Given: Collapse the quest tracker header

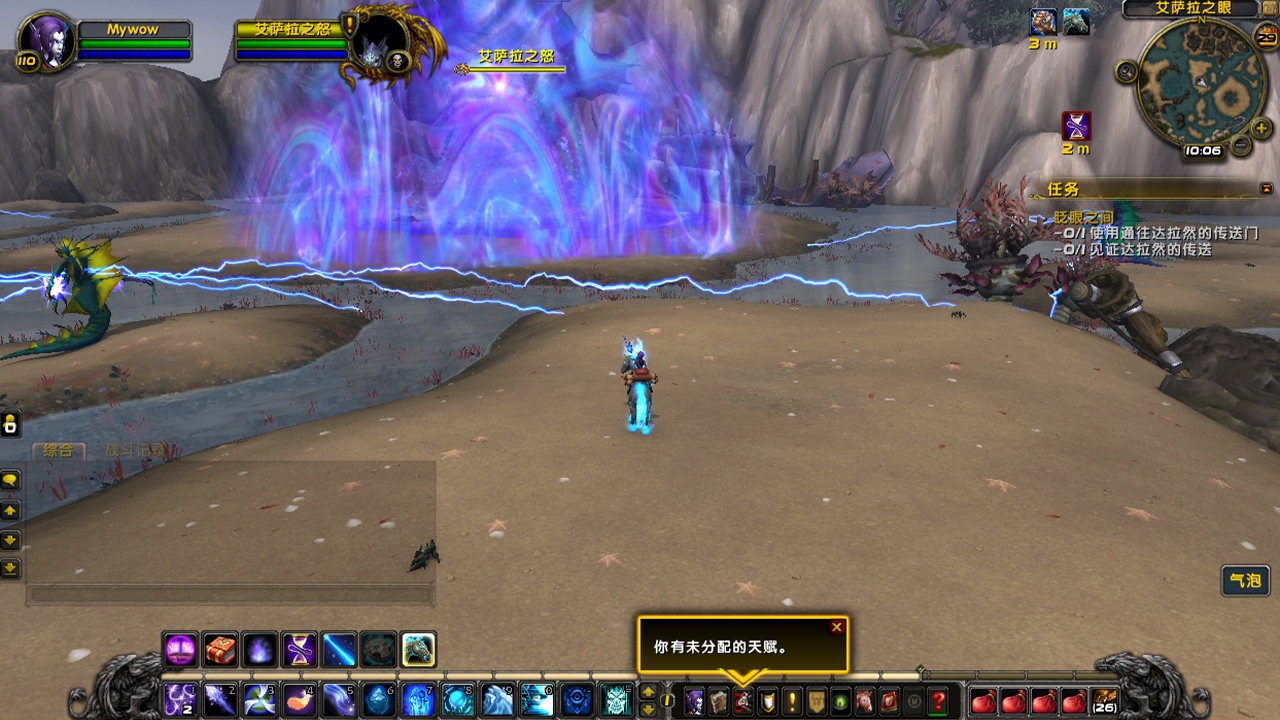Looking at the screenshot, I should click(x=1266, y=188).
